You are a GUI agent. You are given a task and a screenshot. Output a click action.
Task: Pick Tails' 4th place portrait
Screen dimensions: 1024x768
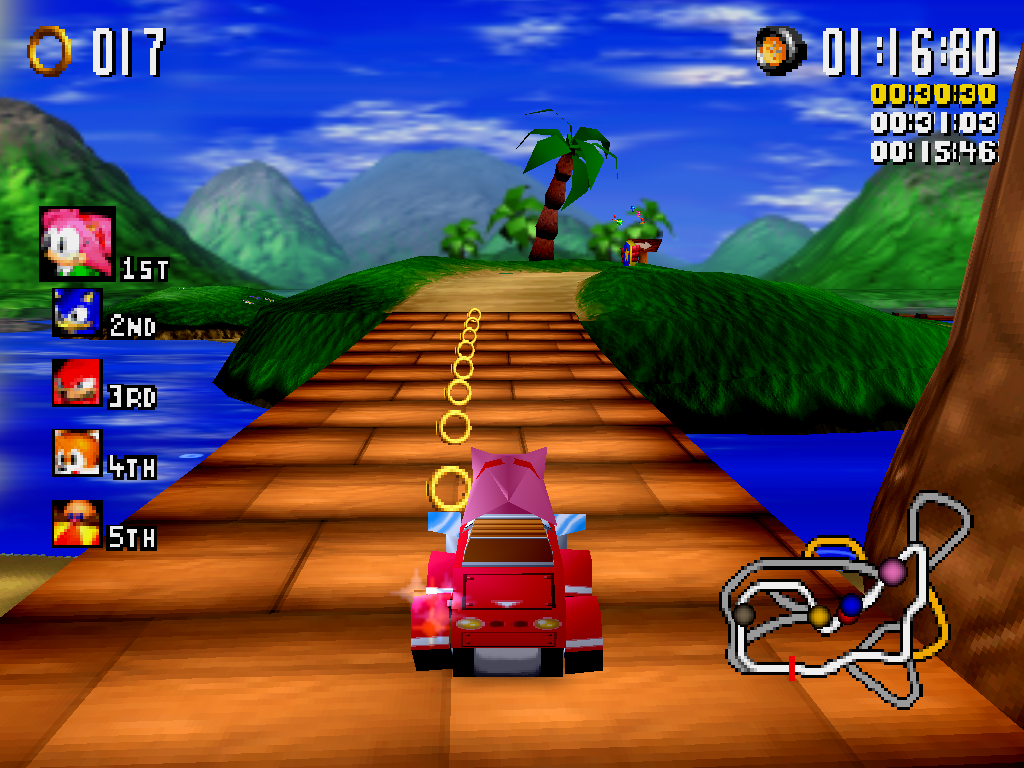click(x=77, y=453)
